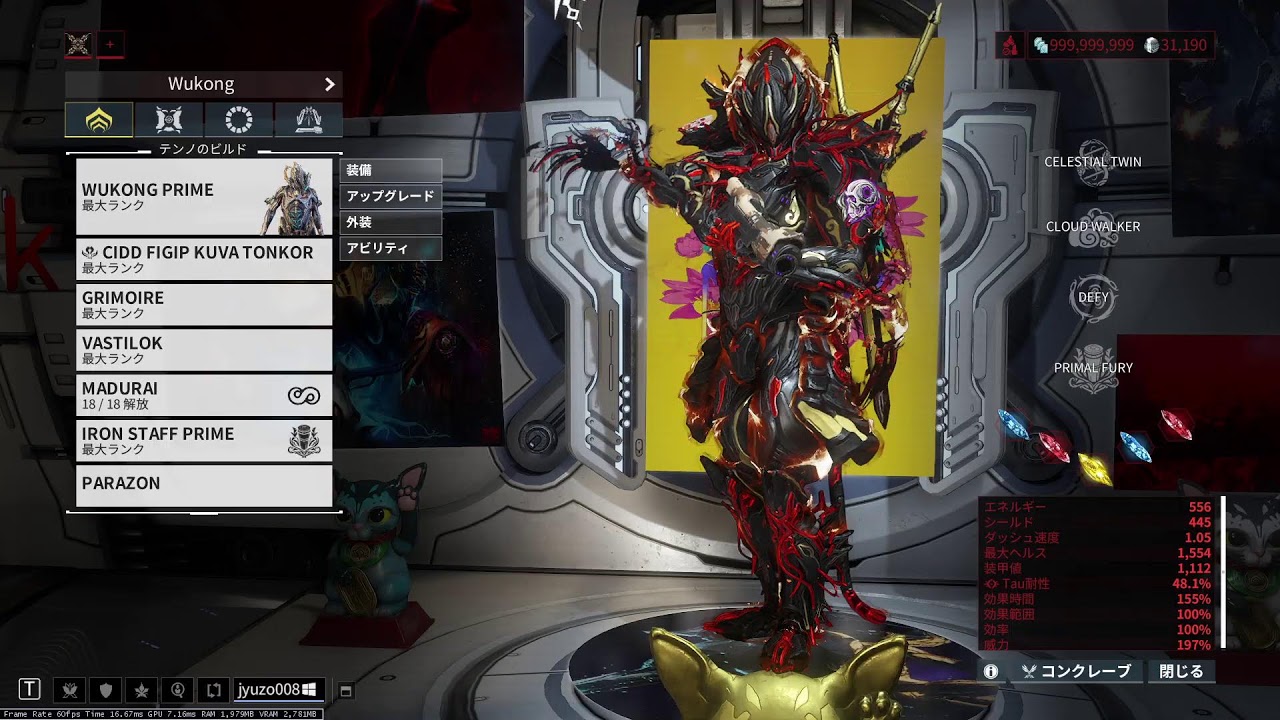Select the WUKONG PRIME build row

pyautogui.click(x=204, y=196)
